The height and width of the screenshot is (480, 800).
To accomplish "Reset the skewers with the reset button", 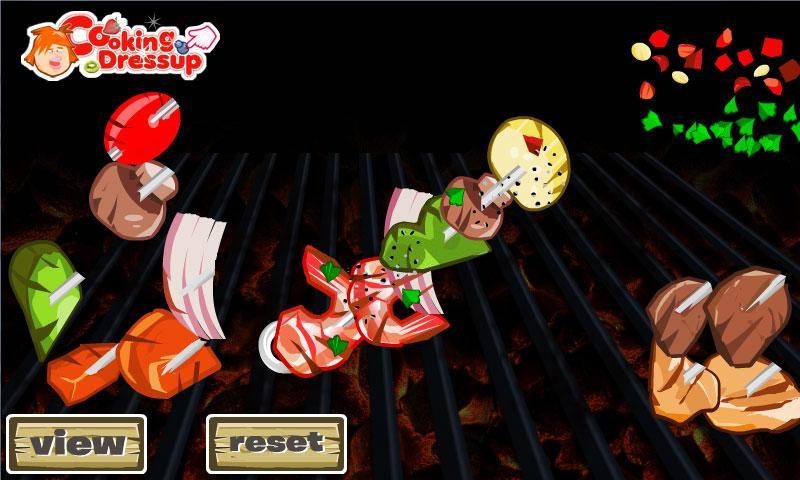I will [276, 443].
